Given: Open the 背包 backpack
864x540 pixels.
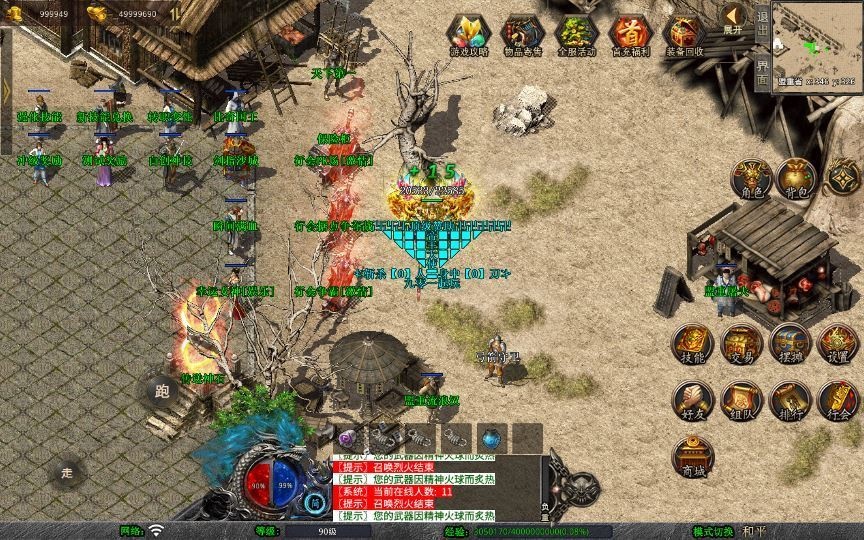Looking at the screenshot, I should (x=796, y=178).
